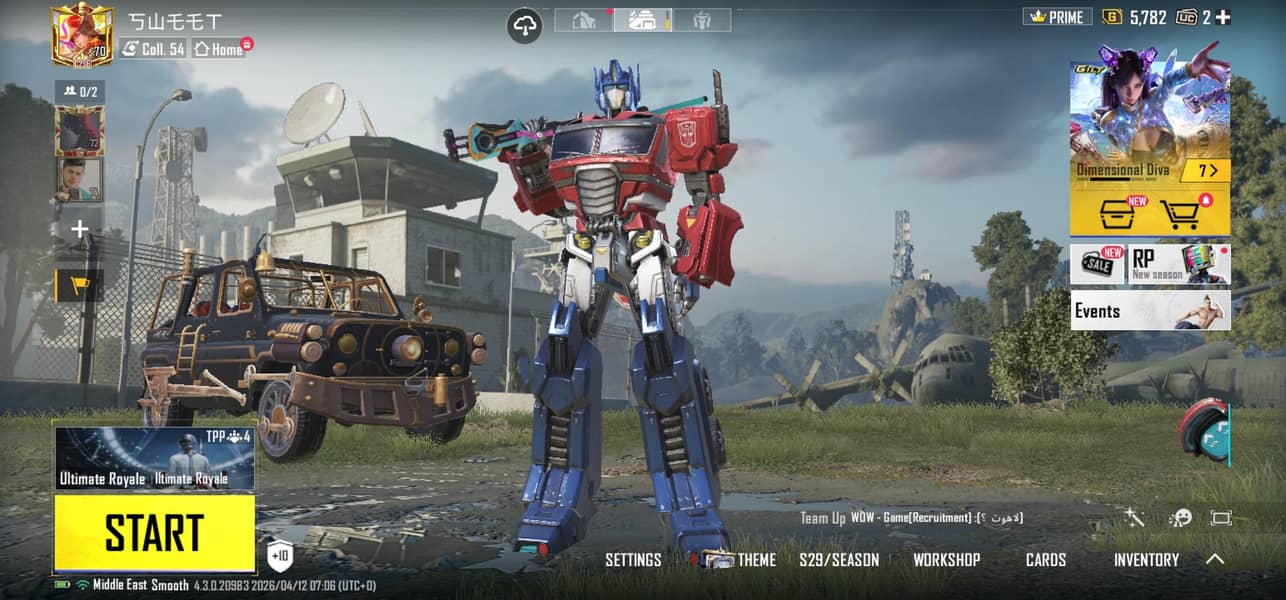
Task: Open the Sale offers tile
Action: pyautogui.click(x=1098, y=264)
